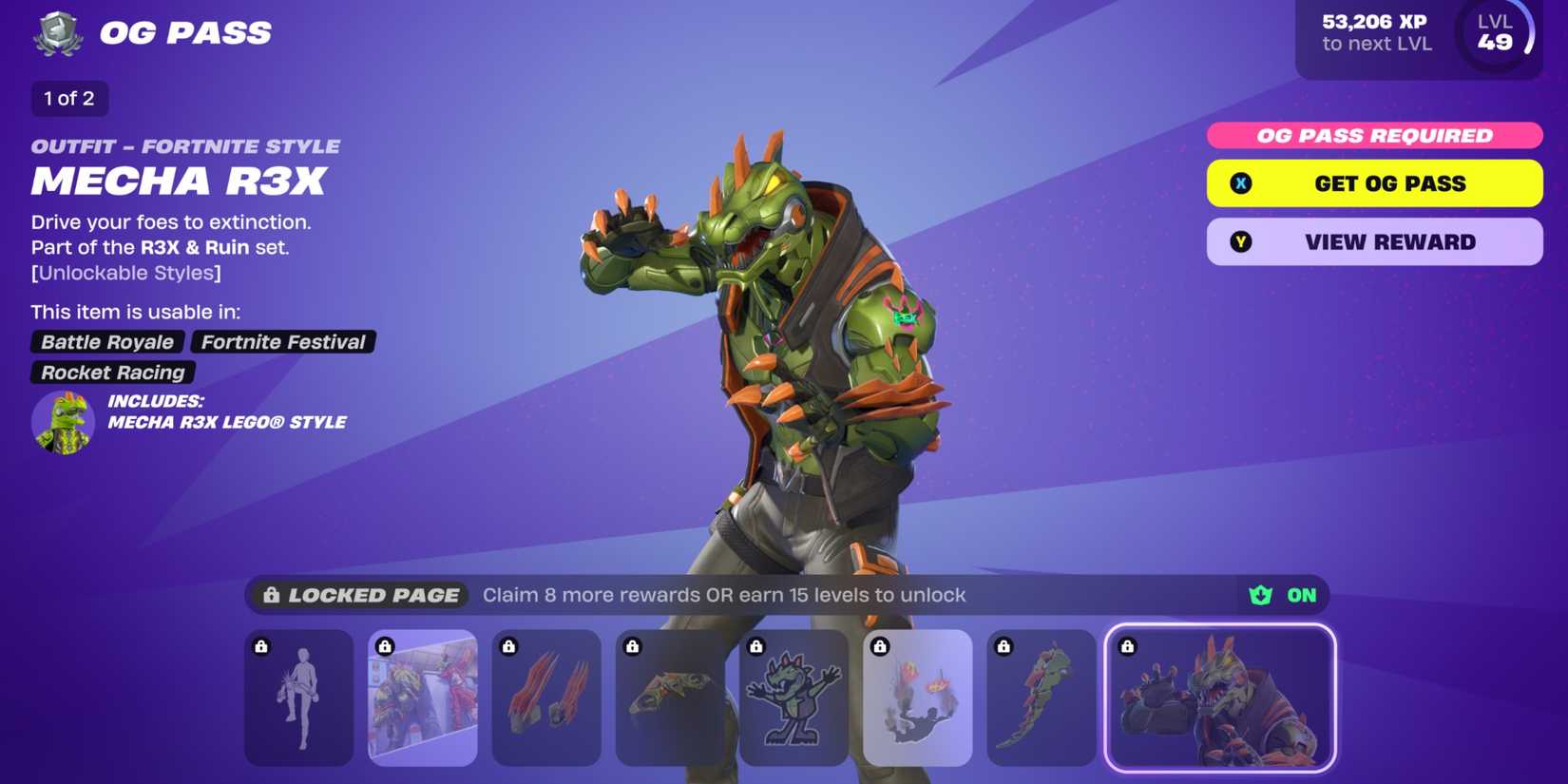Click the X button icon on Get OG Pass
Image resolution: width=1568 pixels, height=784 pixels.
pyautogui.click(x=1238, y=183)
